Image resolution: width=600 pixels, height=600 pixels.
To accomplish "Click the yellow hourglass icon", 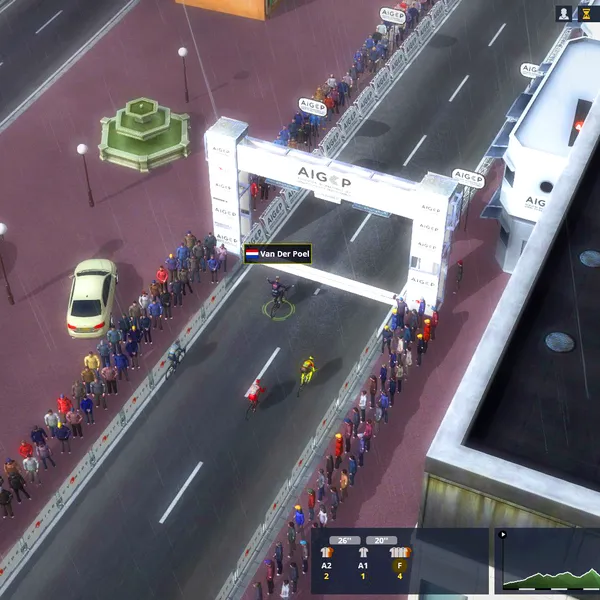I will [585, 13].
